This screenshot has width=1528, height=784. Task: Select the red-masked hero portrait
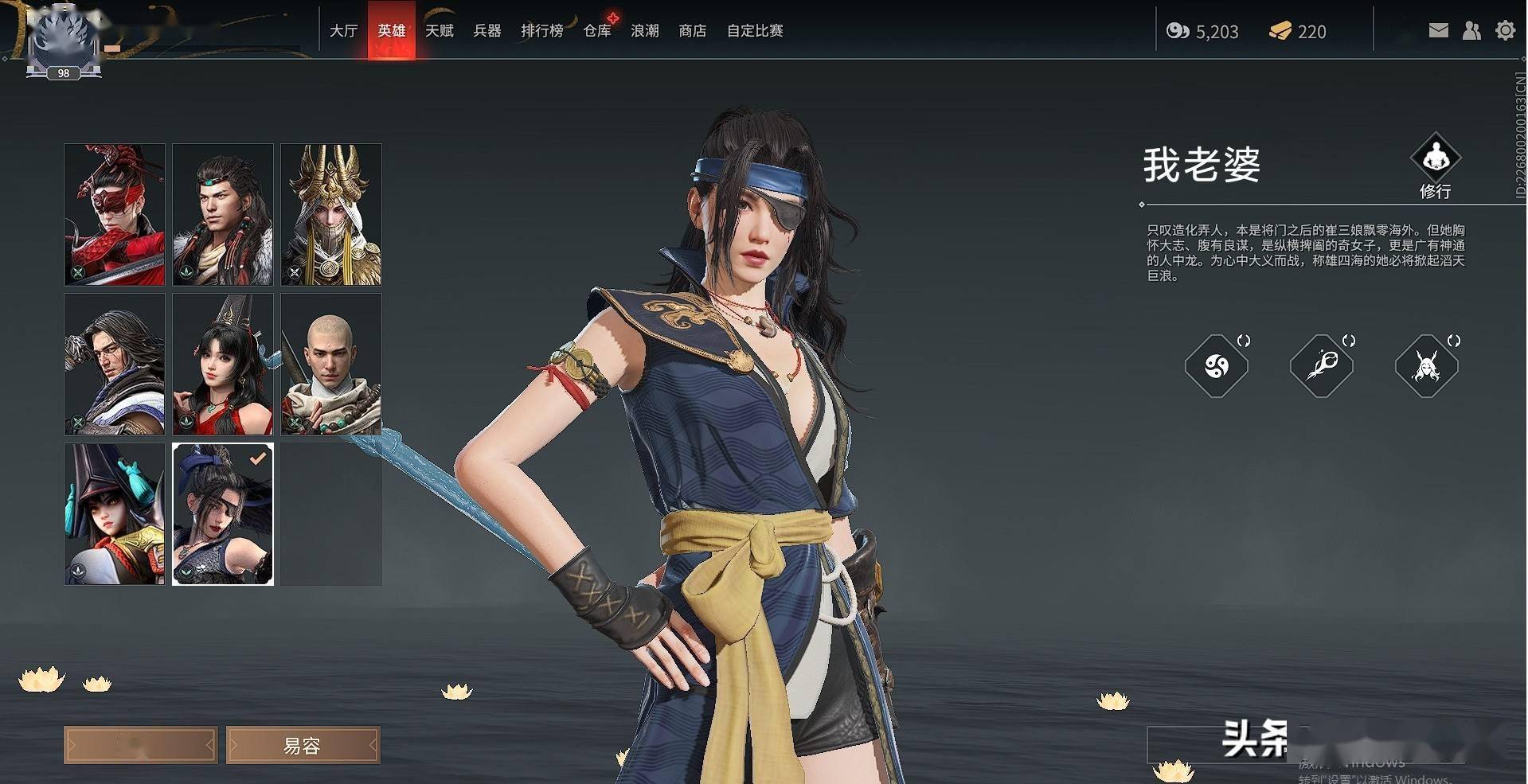point(115,214)
